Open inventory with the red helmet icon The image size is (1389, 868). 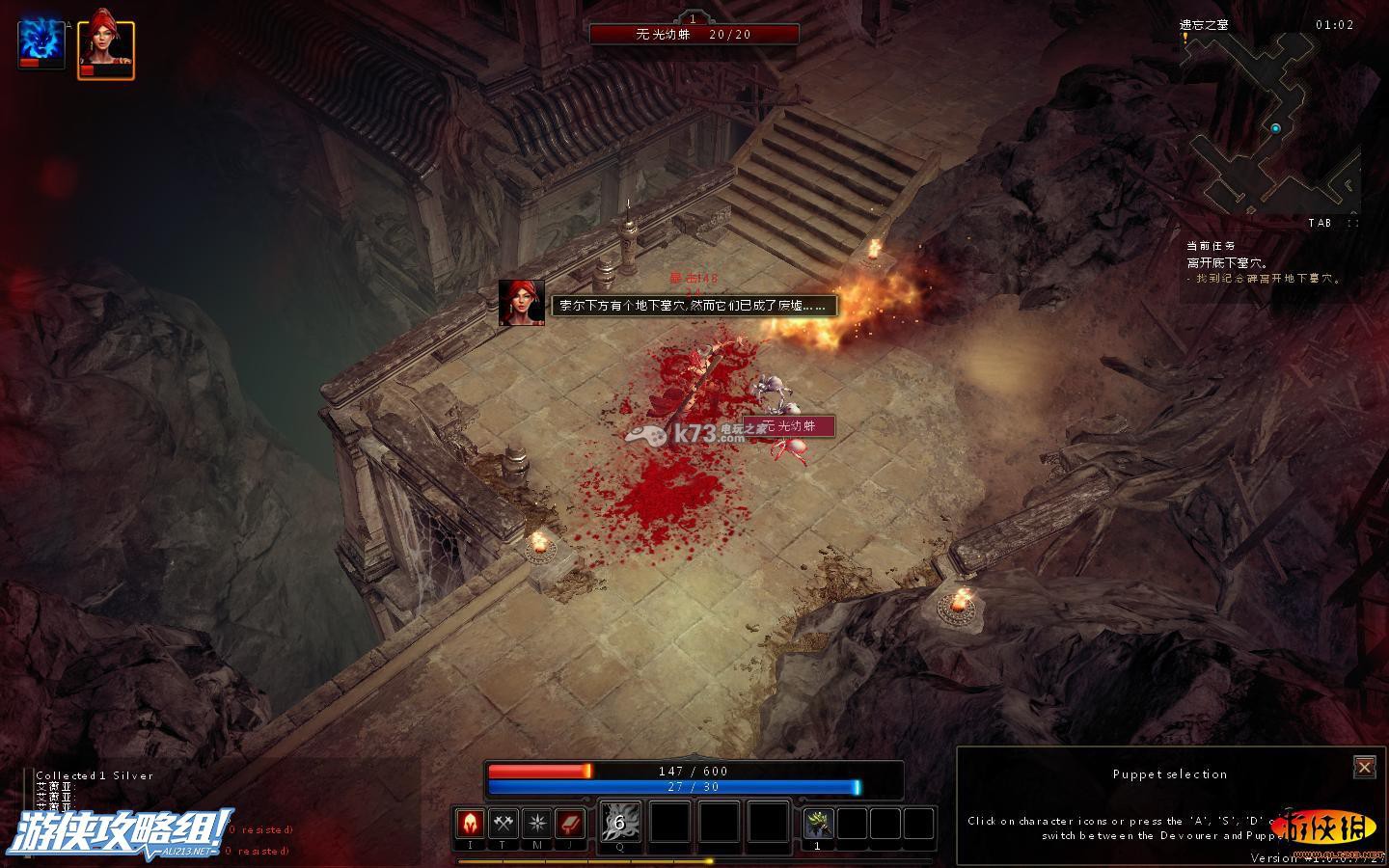470,824
